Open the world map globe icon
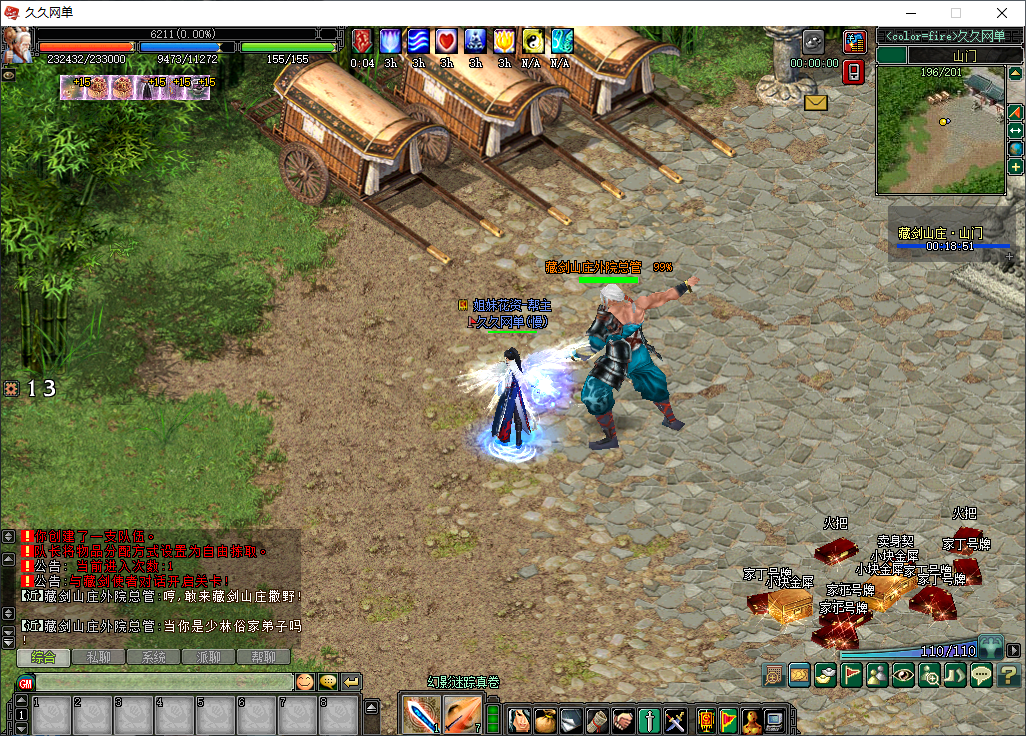This screenshot has height=736, width=1026. 1016,149
